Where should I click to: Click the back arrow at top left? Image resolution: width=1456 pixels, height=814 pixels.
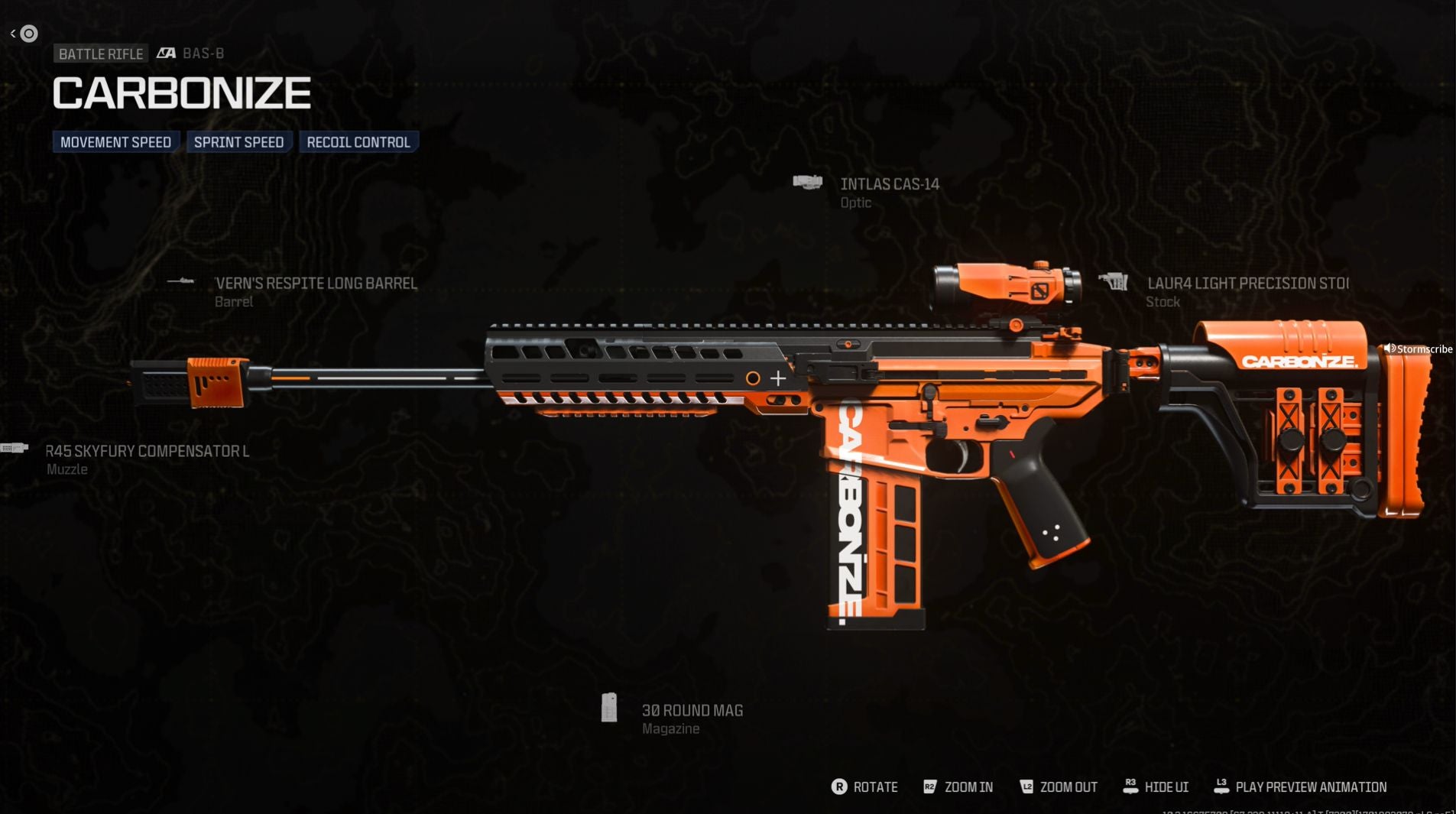11,33
